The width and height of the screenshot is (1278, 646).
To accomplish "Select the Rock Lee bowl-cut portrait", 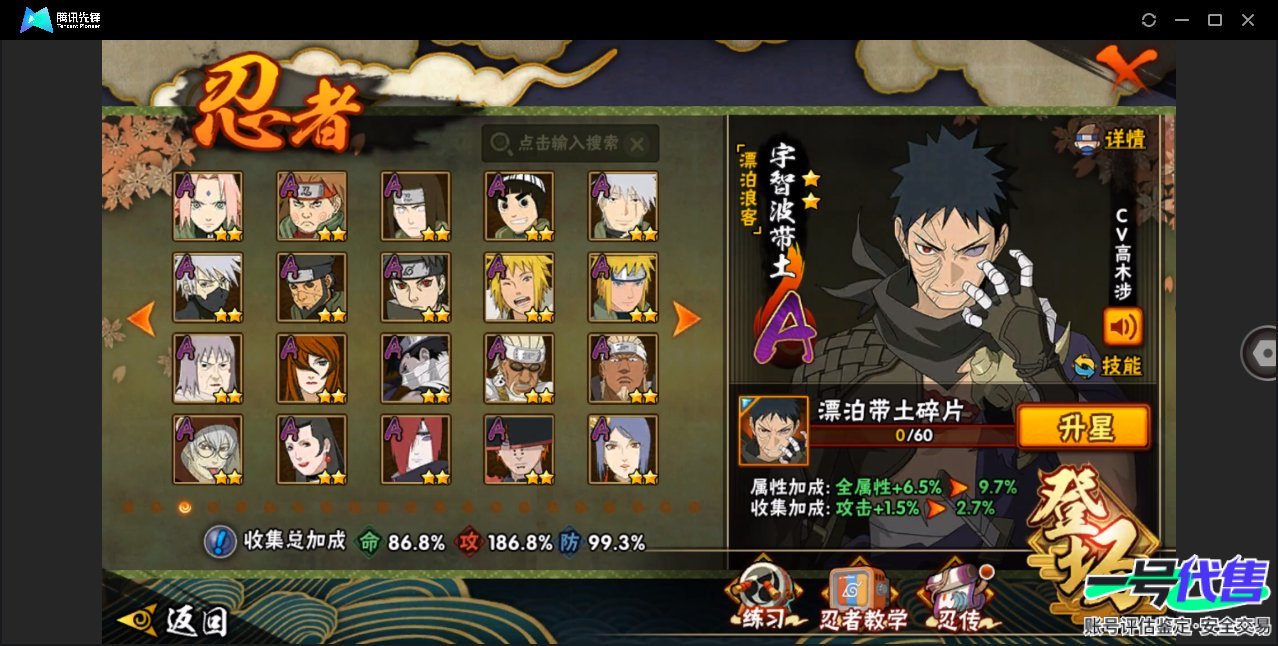I will 519,206.
